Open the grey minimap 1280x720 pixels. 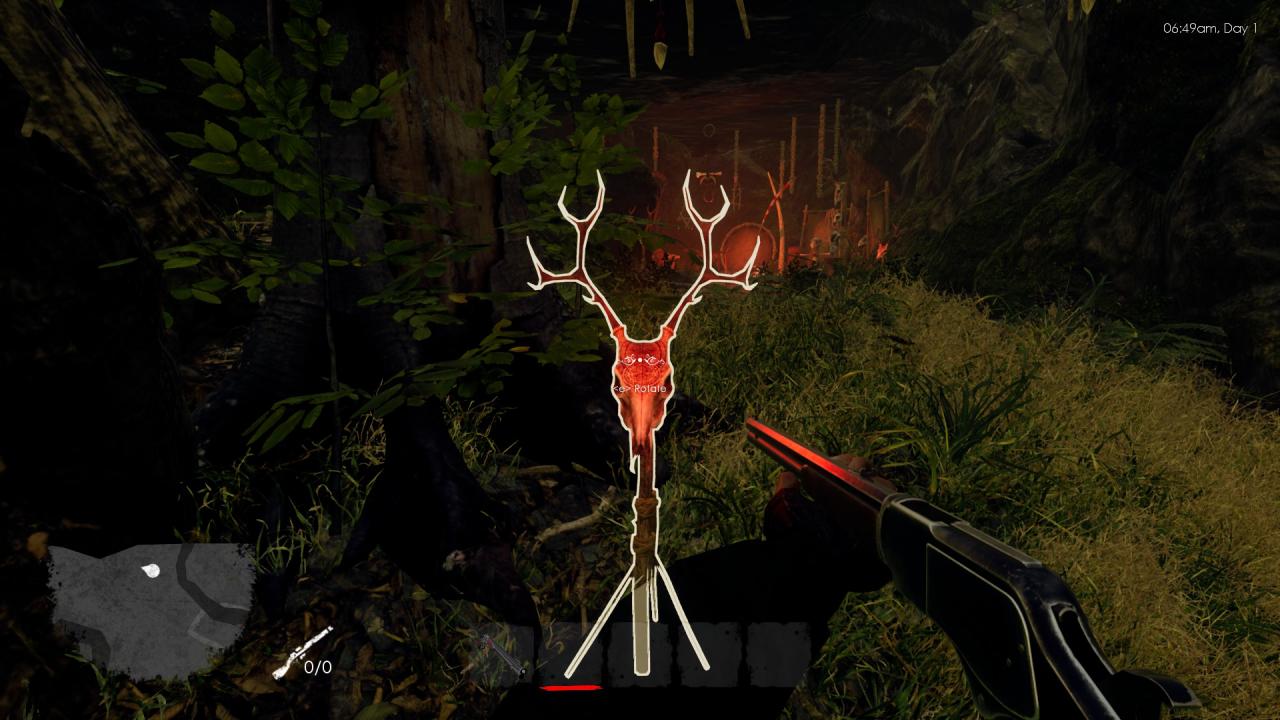150,608
